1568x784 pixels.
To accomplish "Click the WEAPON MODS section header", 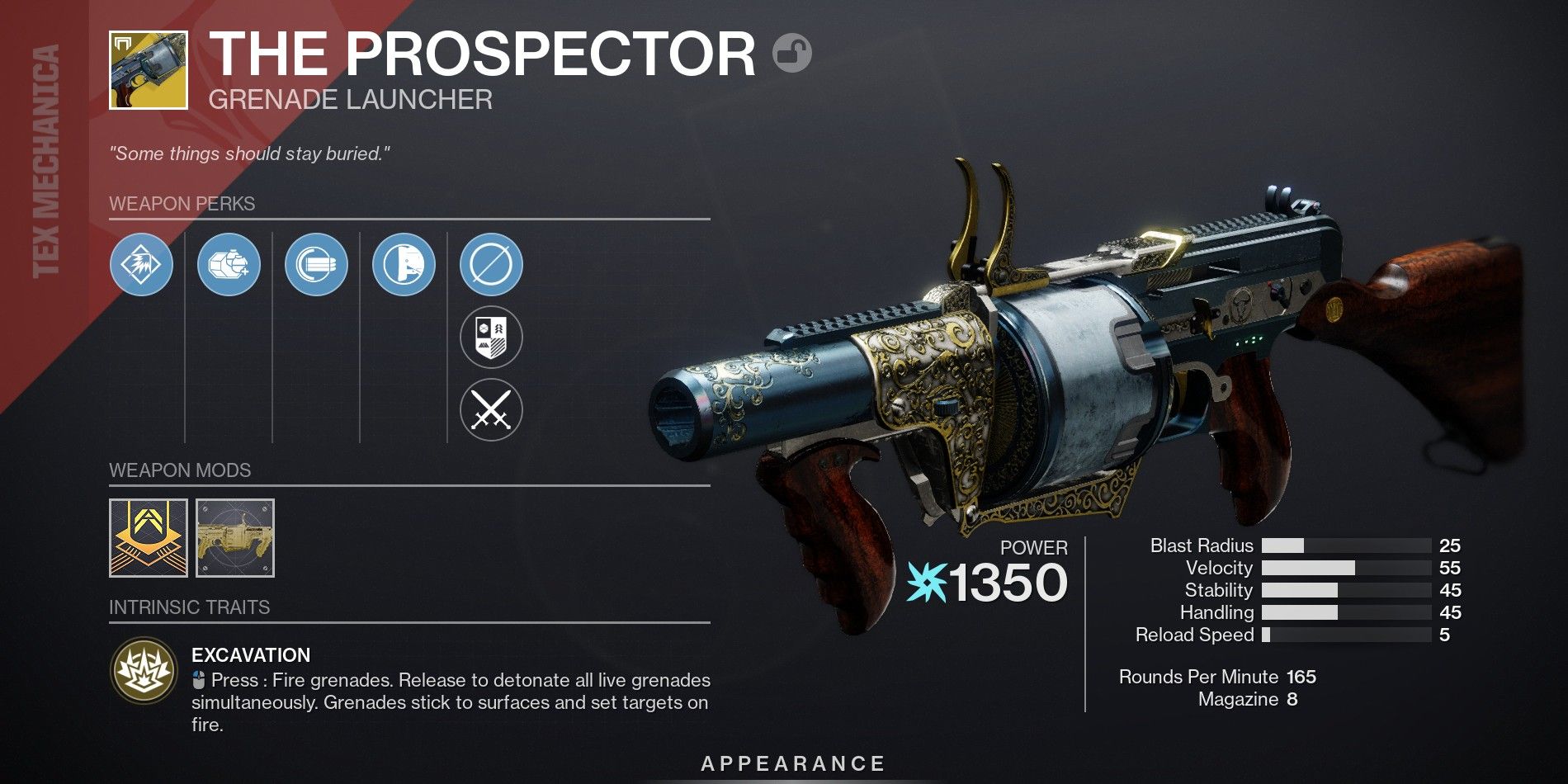I will point(182,470).
